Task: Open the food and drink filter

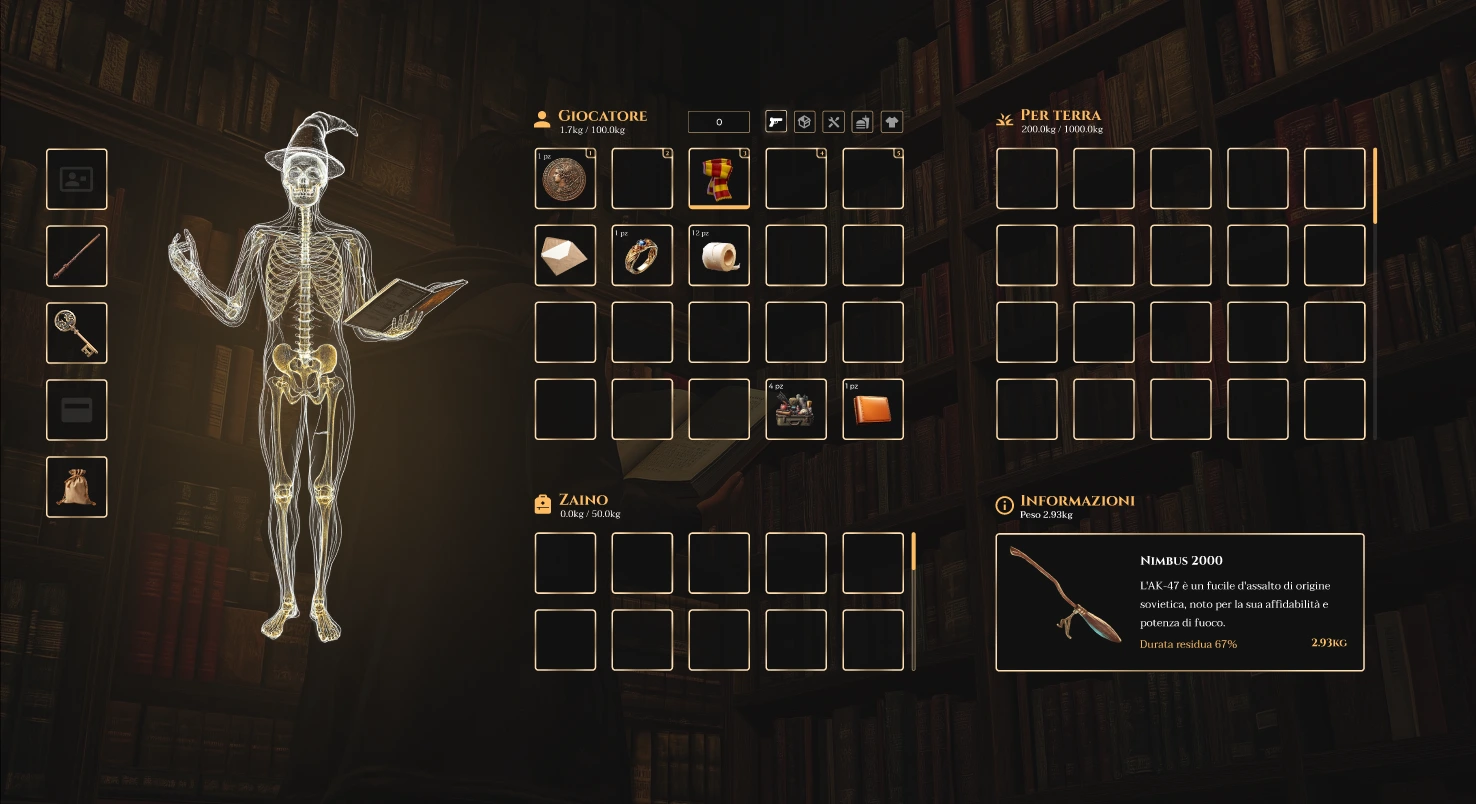Action: [x=862, y=121]
